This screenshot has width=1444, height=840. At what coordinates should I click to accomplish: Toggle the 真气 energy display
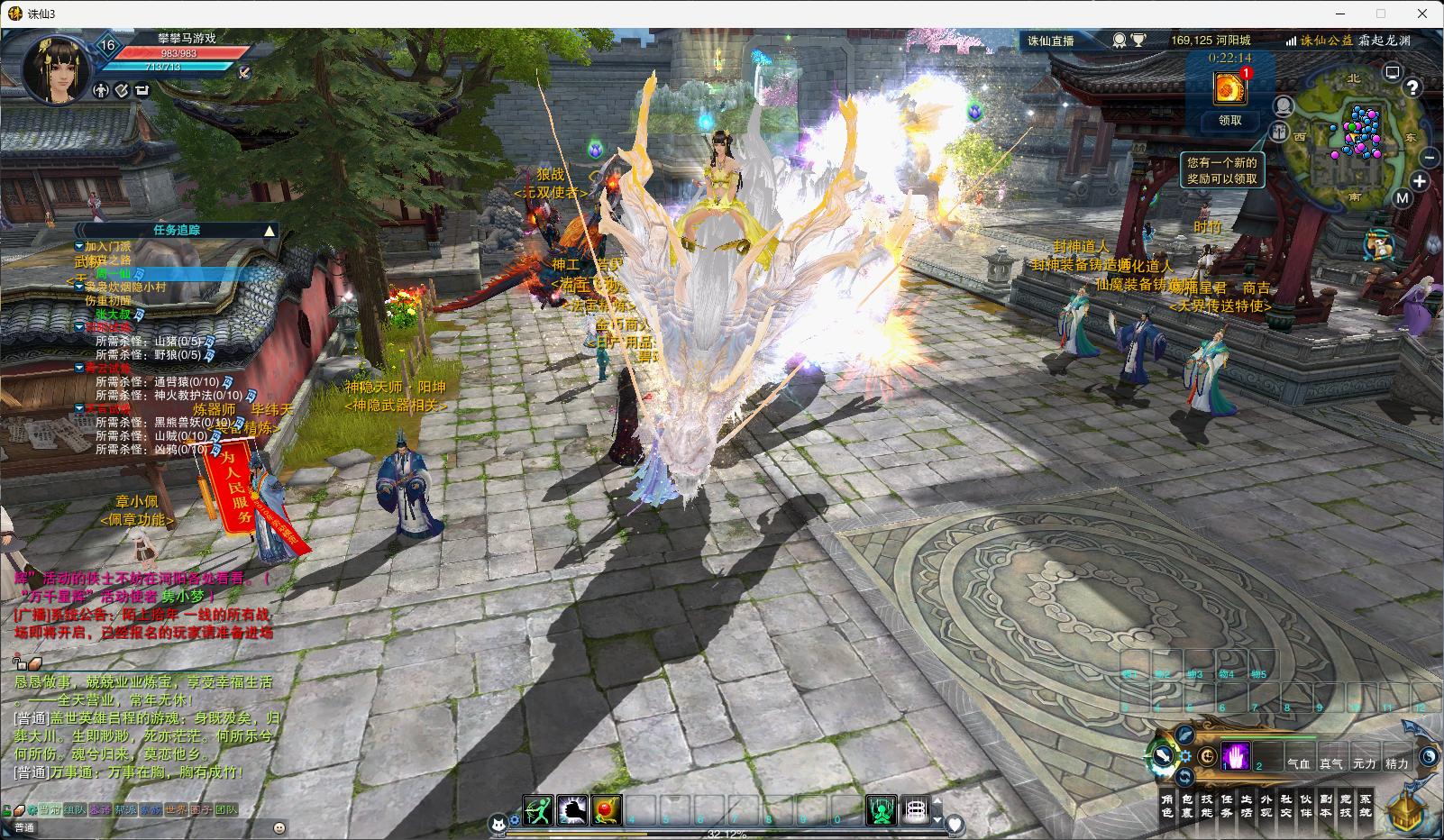pos(1330,762)
